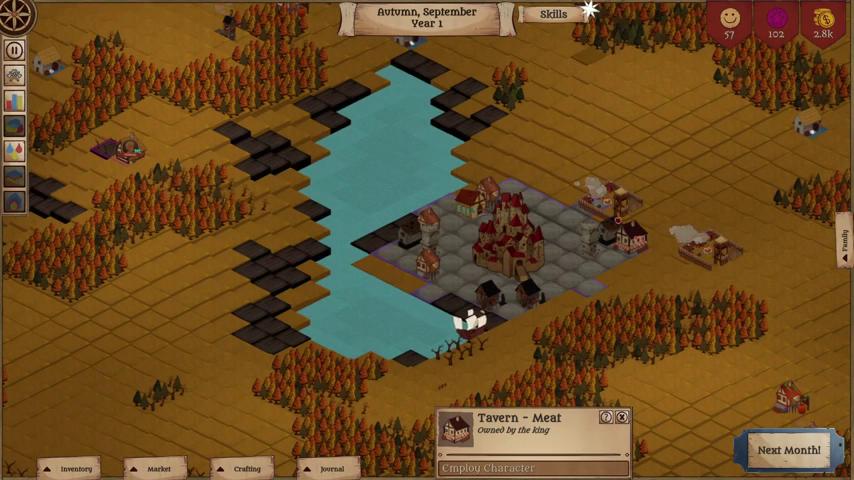The height and width of the screenshot is (480, 854).
Task: Click the Employ Character button
Action: click(534, 468)
